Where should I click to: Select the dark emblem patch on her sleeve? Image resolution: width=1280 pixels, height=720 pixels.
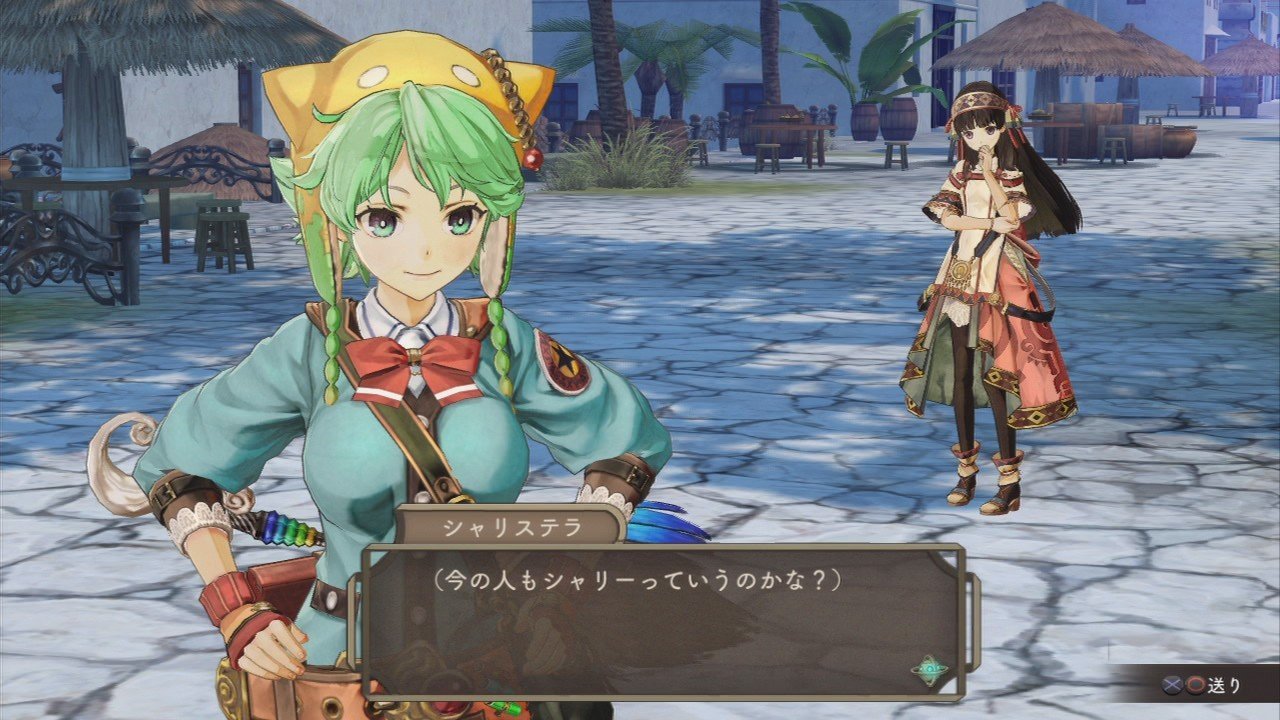(563, 366)
